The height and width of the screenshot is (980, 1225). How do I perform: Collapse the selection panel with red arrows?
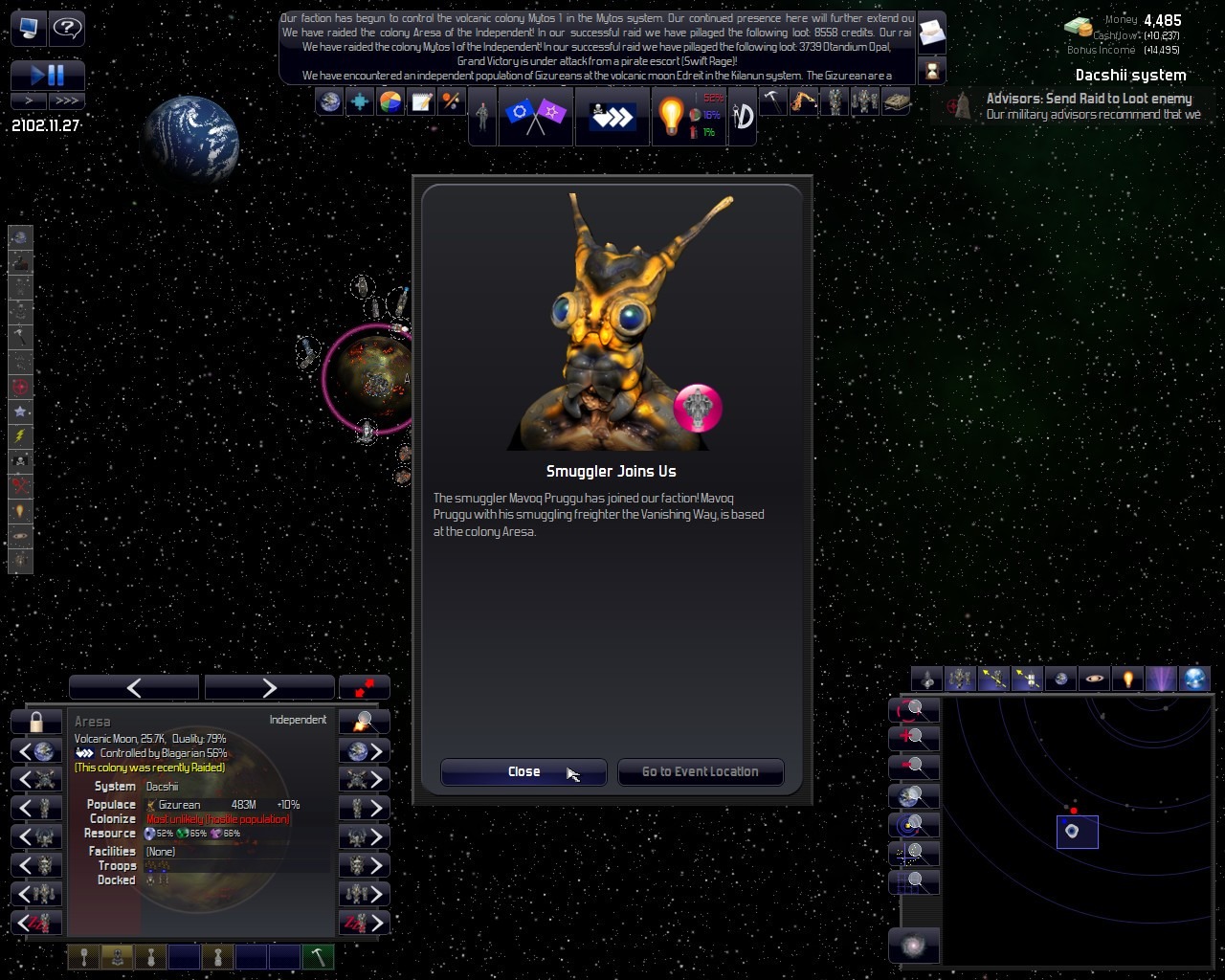[x=365, y=687]
